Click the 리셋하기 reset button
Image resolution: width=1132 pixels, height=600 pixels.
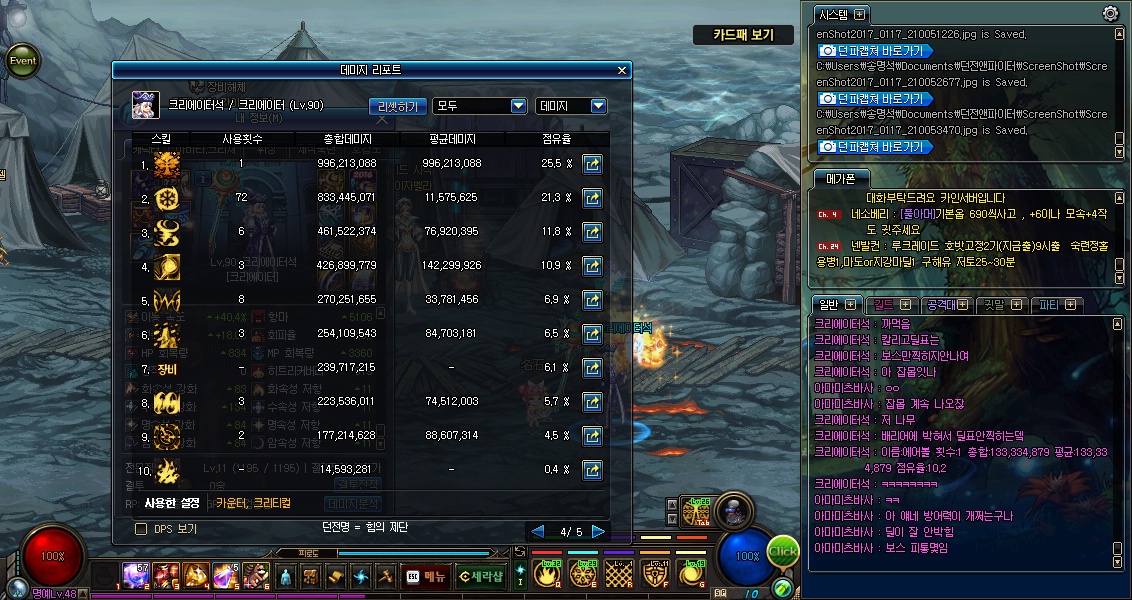(x=398, y=106)
